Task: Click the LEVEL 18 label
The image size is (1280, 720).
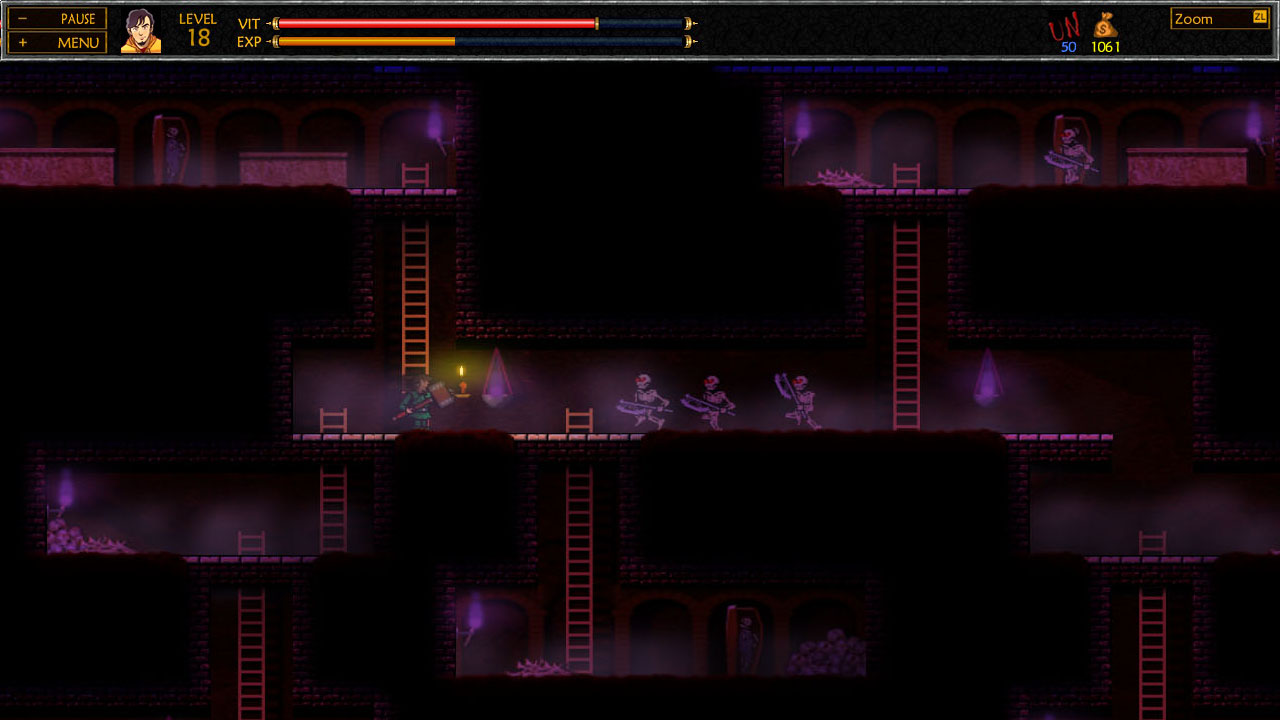Action: [x=198, y=26]
